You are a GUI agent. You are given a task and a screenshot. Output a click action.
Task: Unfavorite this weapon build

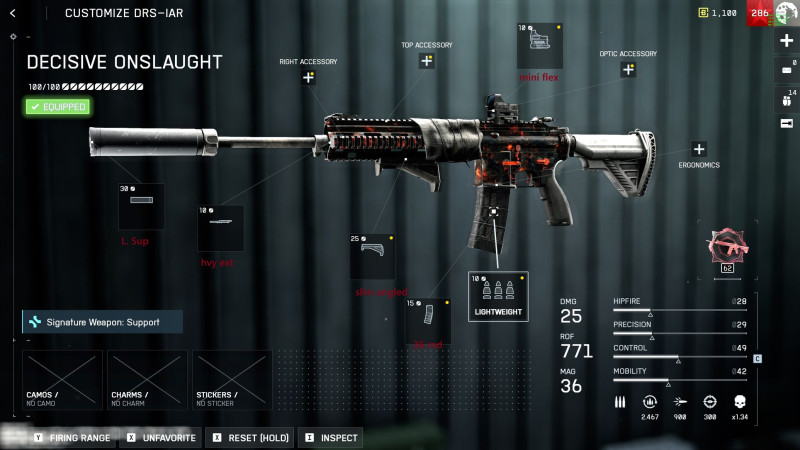[x=160, y=438]
